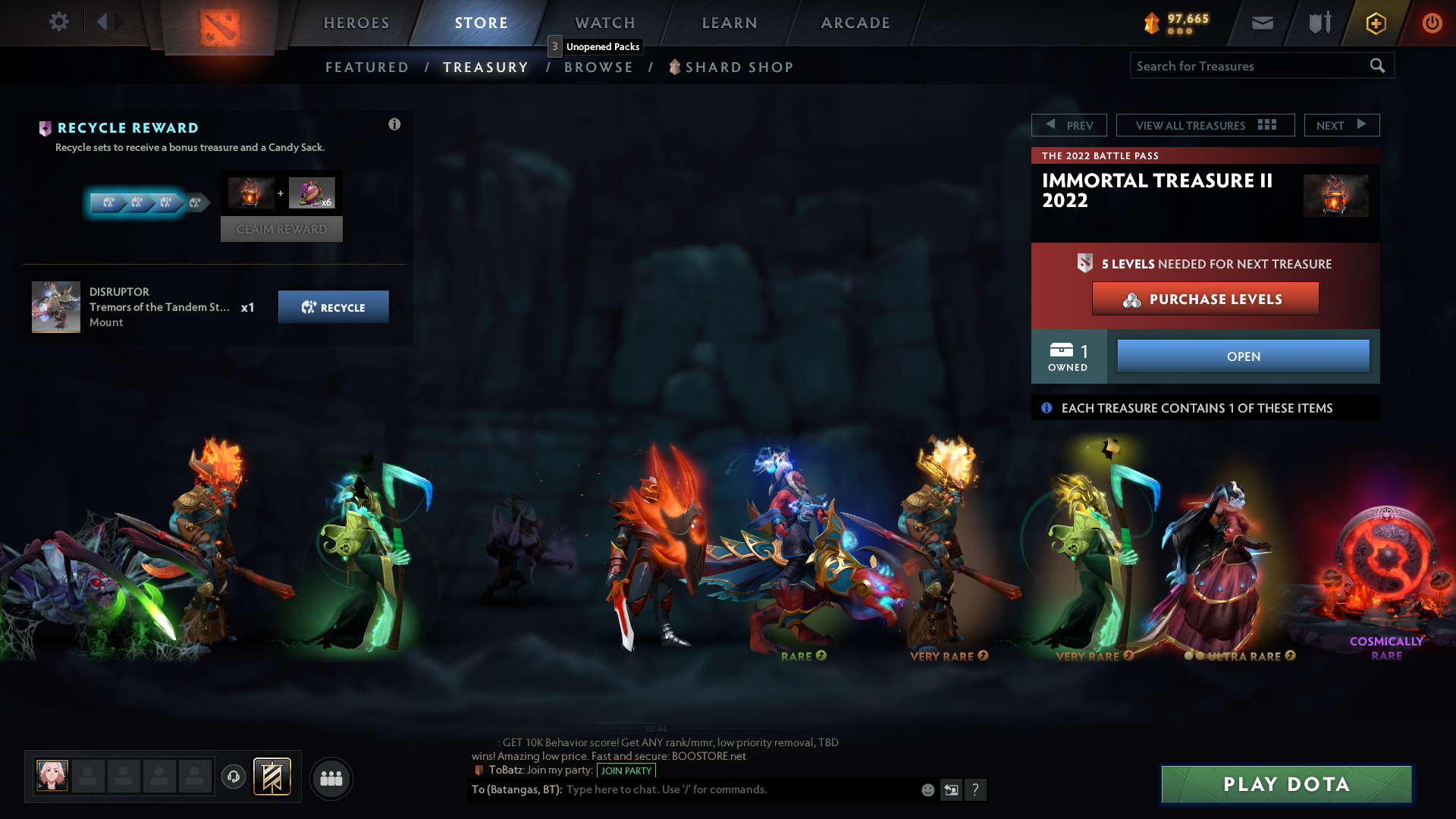Open the help question mark near chat
1456x819 pixels.
tap(976, 789)
